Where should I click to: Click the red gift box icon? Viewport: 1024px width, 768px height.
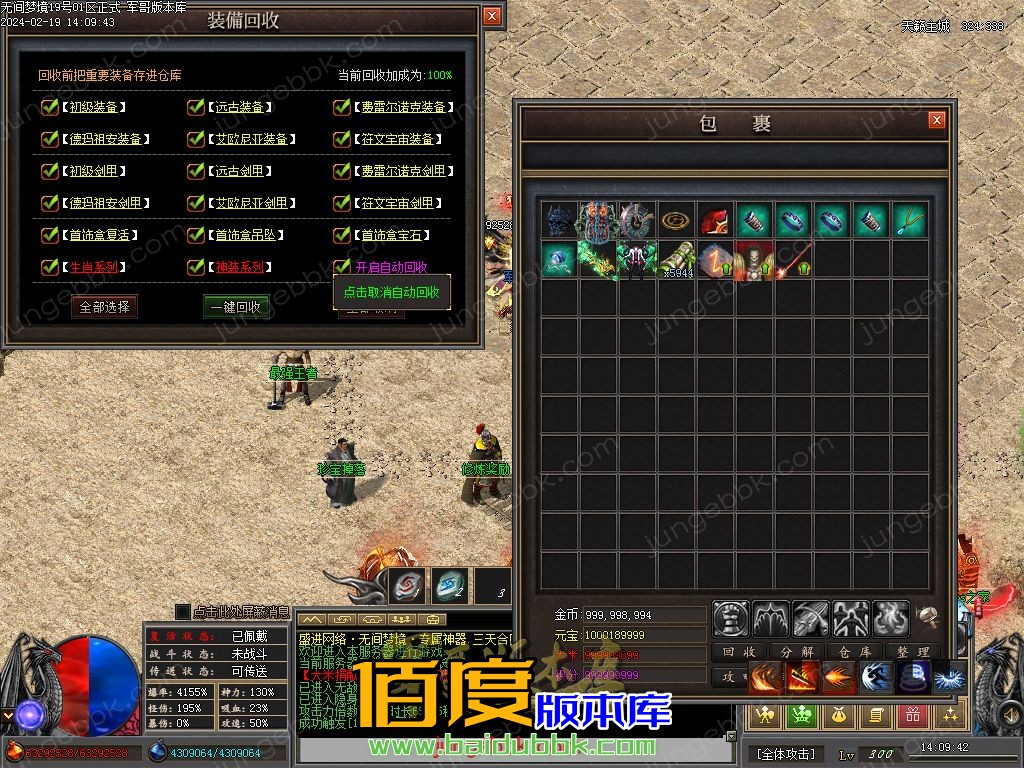912,714
